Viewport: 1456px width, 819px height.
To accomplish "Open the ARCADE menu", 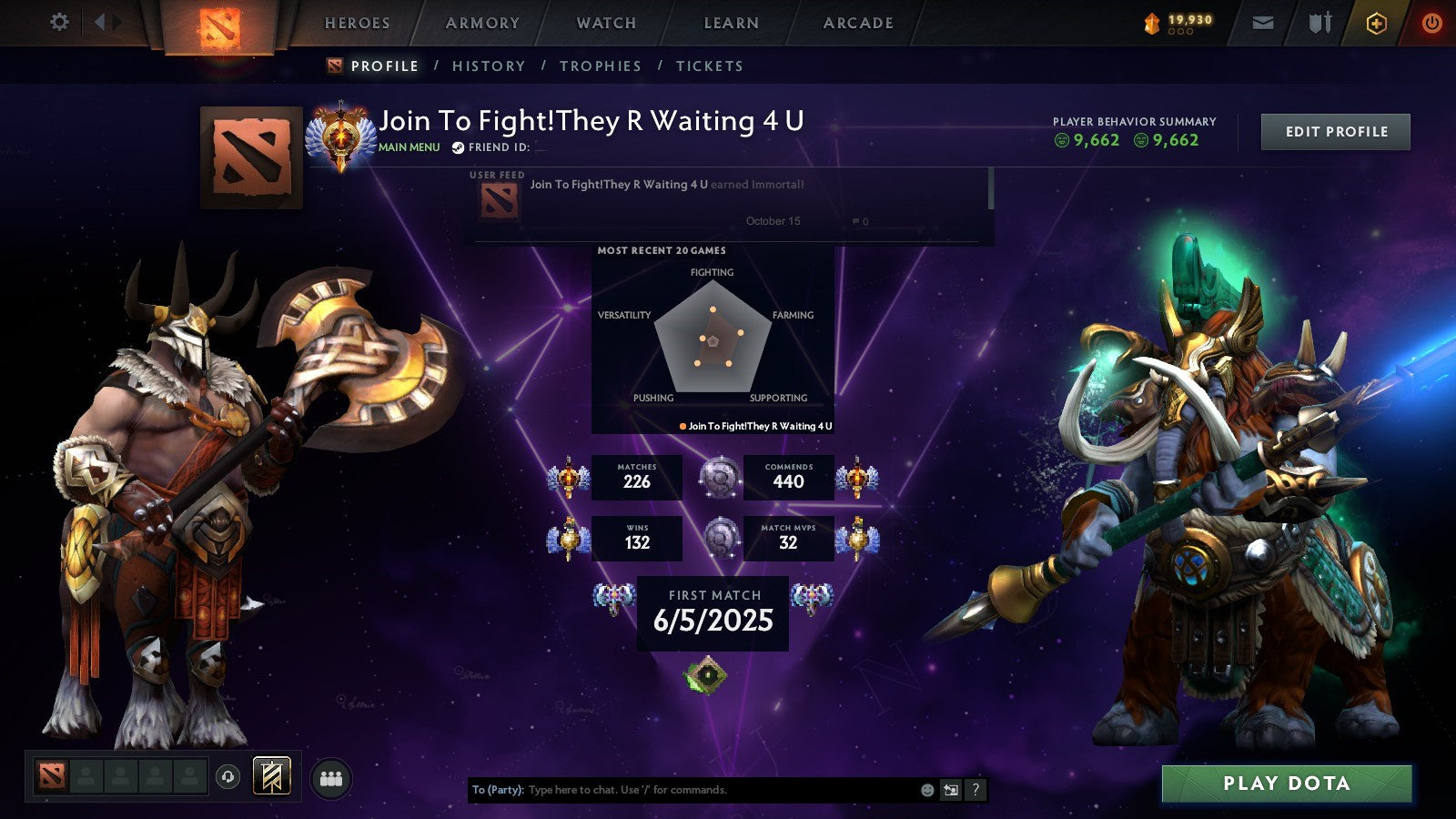I will point(856,23).
